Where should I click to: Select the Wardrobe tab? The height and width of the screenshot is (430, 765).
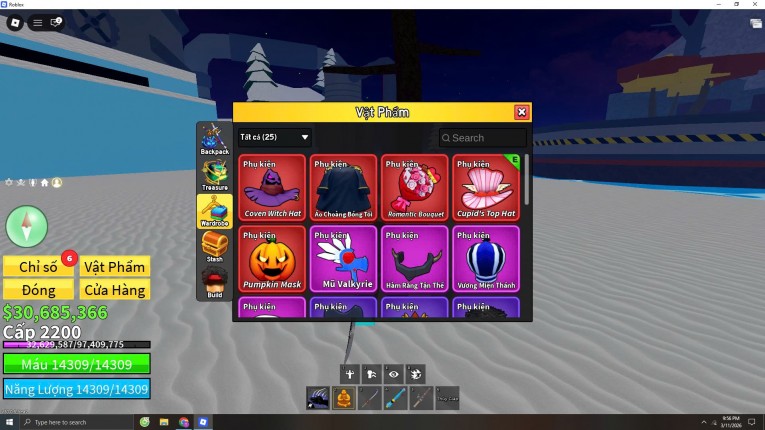pyautogui.click(x=215, y=211)
